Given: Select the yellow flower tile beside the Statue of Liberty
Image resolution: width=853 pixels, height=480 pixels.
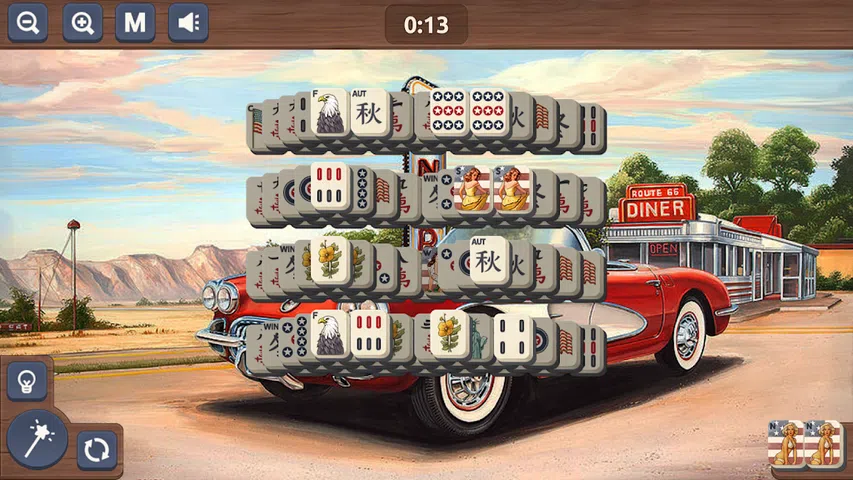Looking at the screenshot, I should coord(449,334).
